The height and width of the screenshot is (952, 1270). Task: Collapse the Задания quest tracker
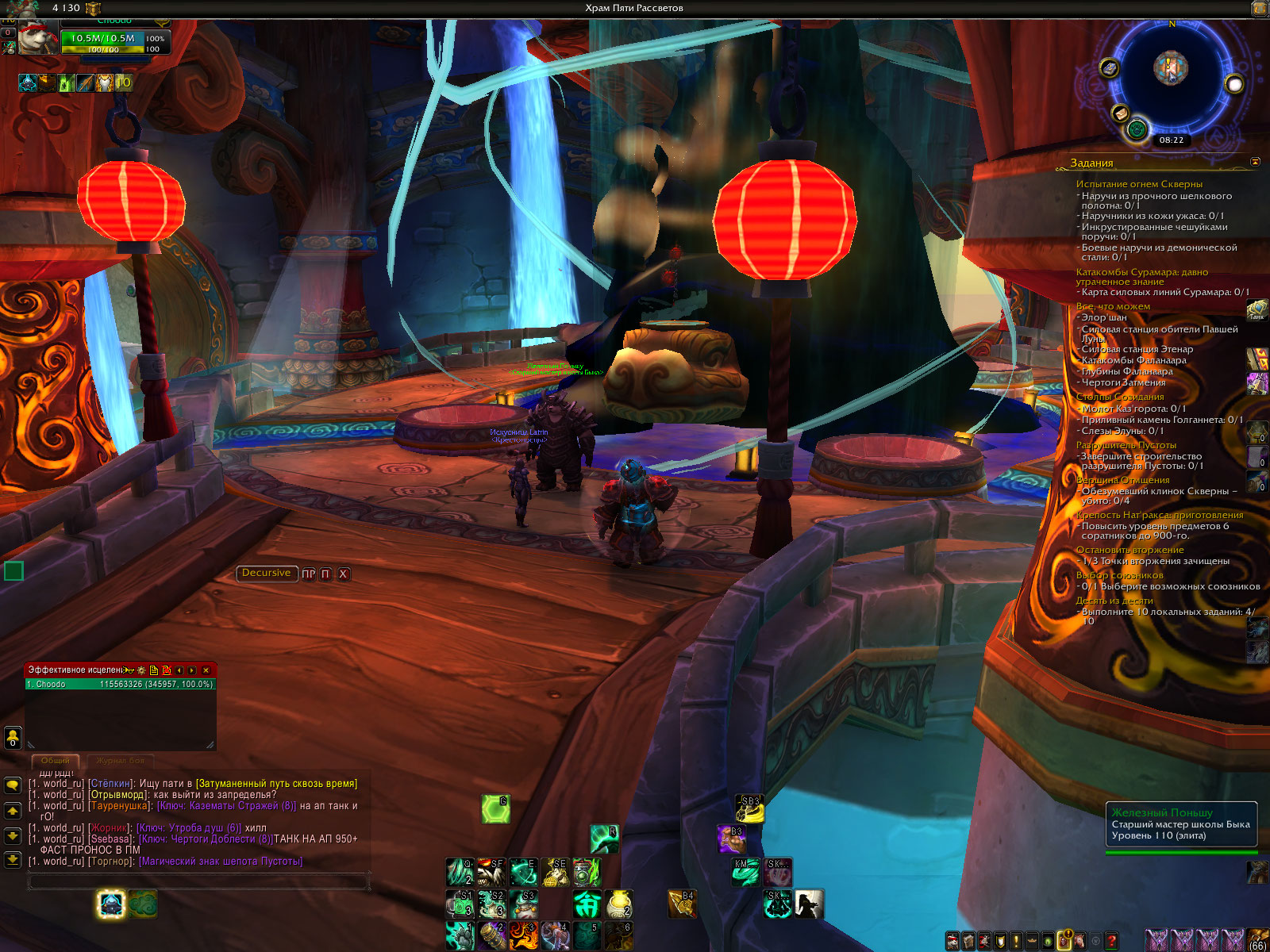1255,162
